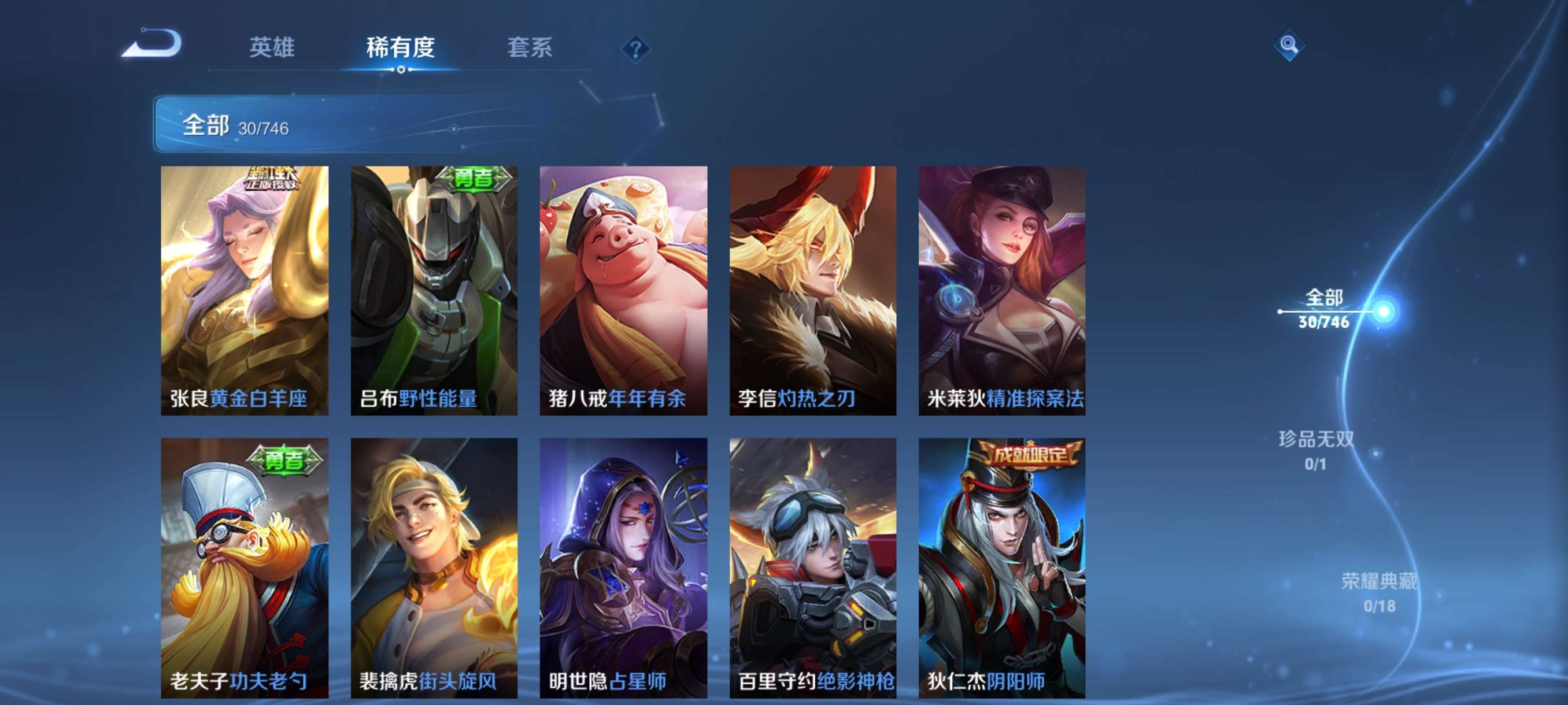Filter skins by 荣耀典藏 rarity
The height and width of the screenshot is (705, 1568).
[x=1380, y=590]
